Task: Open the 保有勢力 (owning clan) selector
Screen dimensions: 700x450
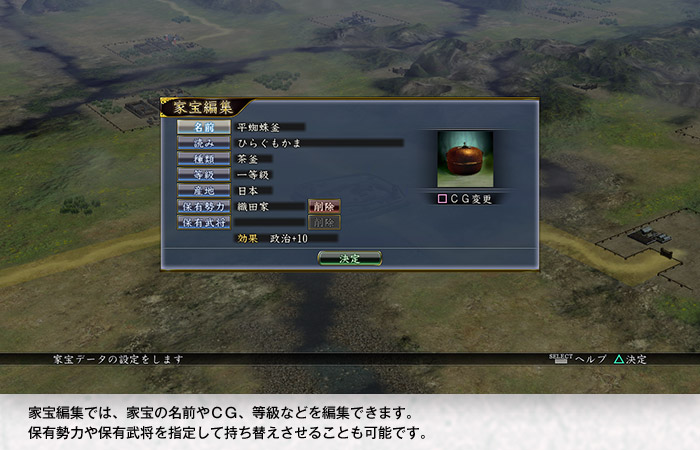Action: (x=204, y=206)
